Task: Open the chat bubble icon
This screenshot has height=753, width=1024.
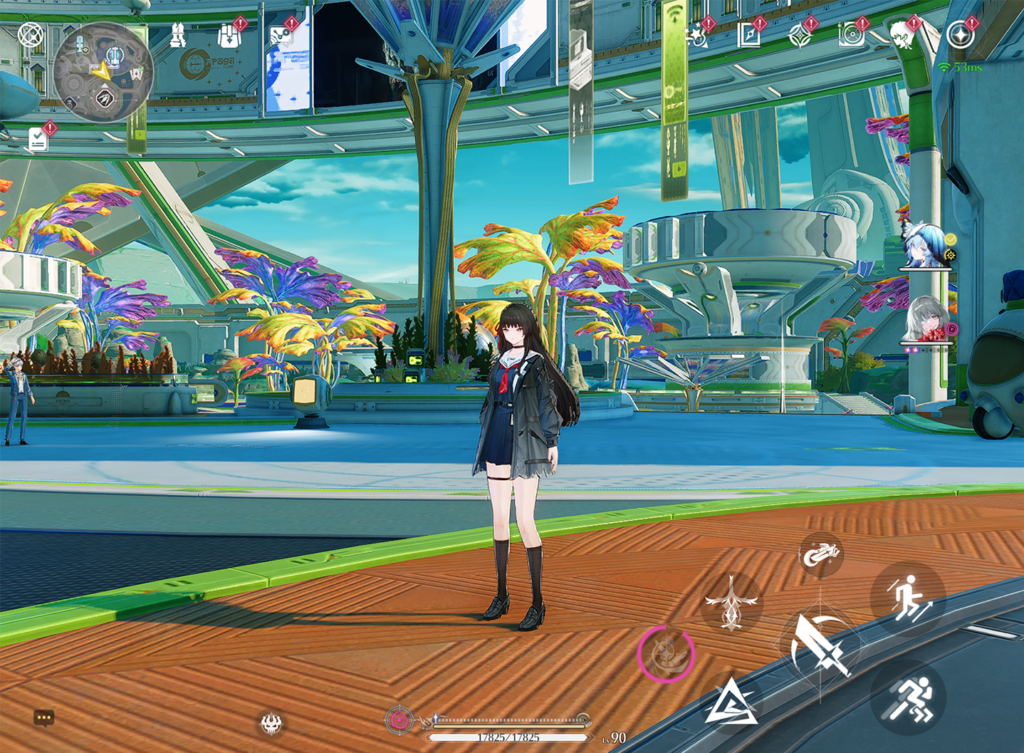Action: [x=44, y=718]
